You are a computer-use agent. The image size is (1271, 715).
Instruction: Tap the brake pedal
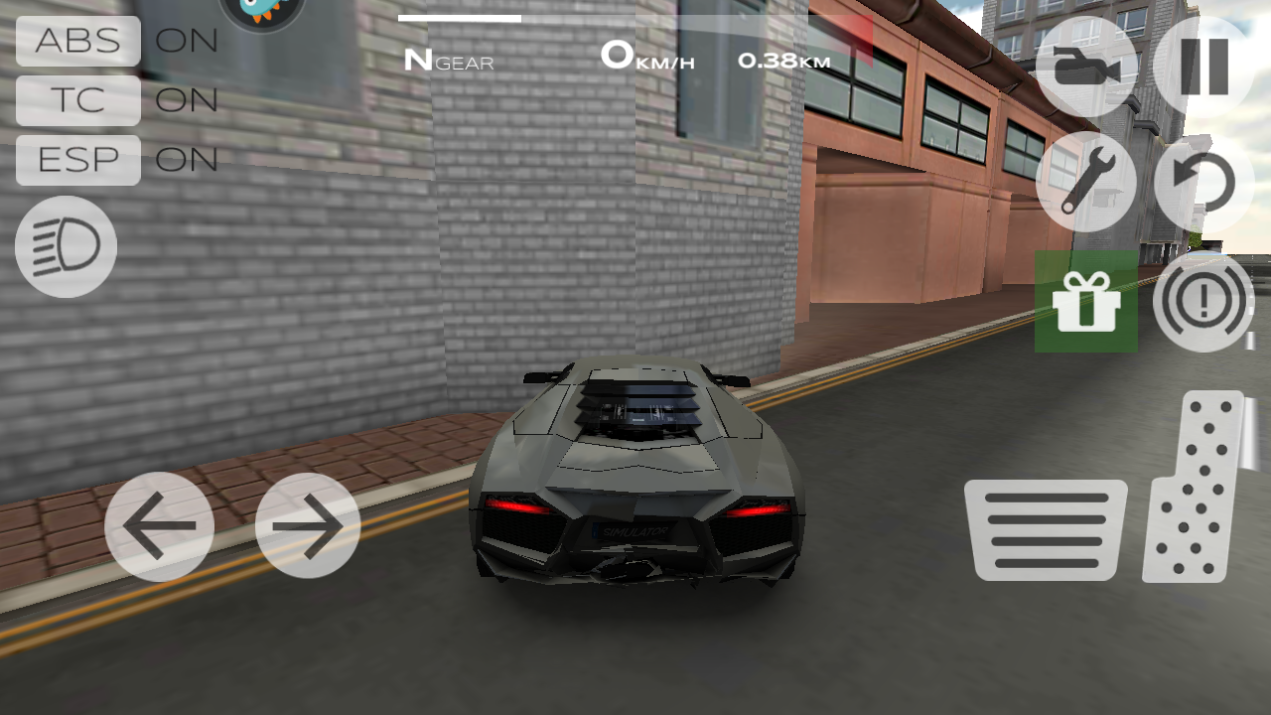coord(1045,530)
